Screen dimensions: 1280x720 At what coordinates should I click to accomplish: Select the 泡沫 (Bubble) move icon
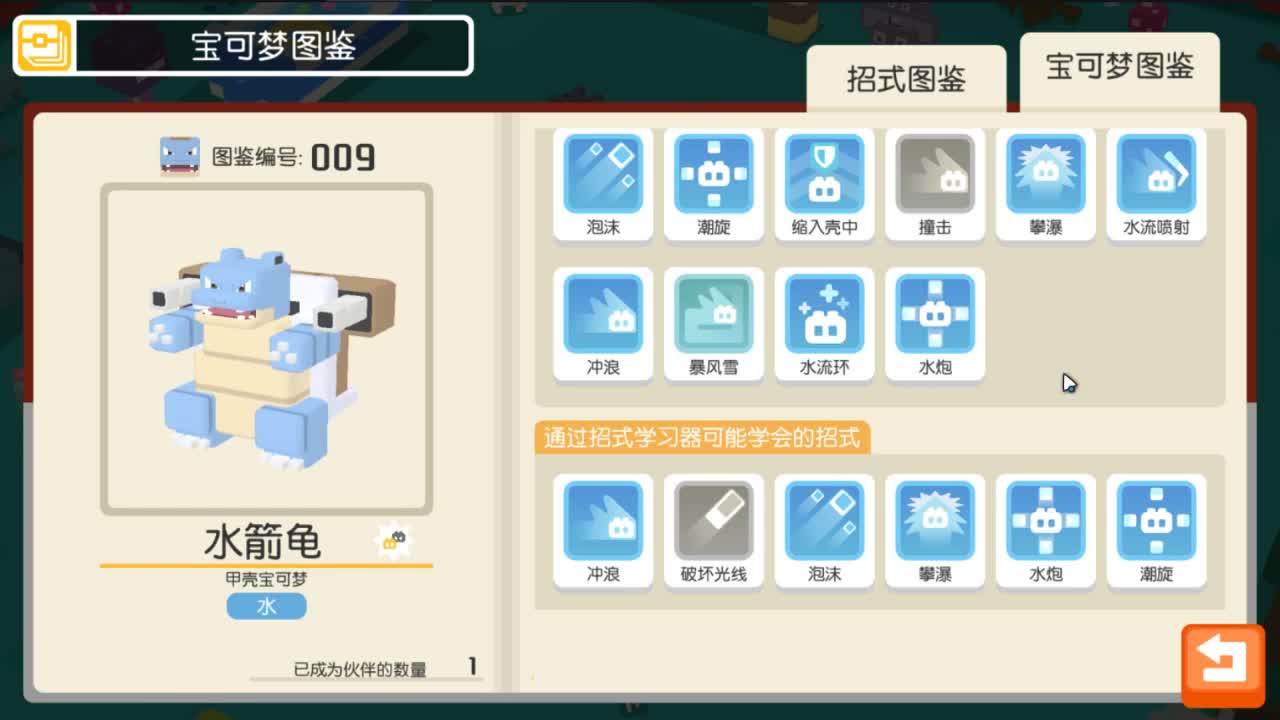click(x=603, y=172)
